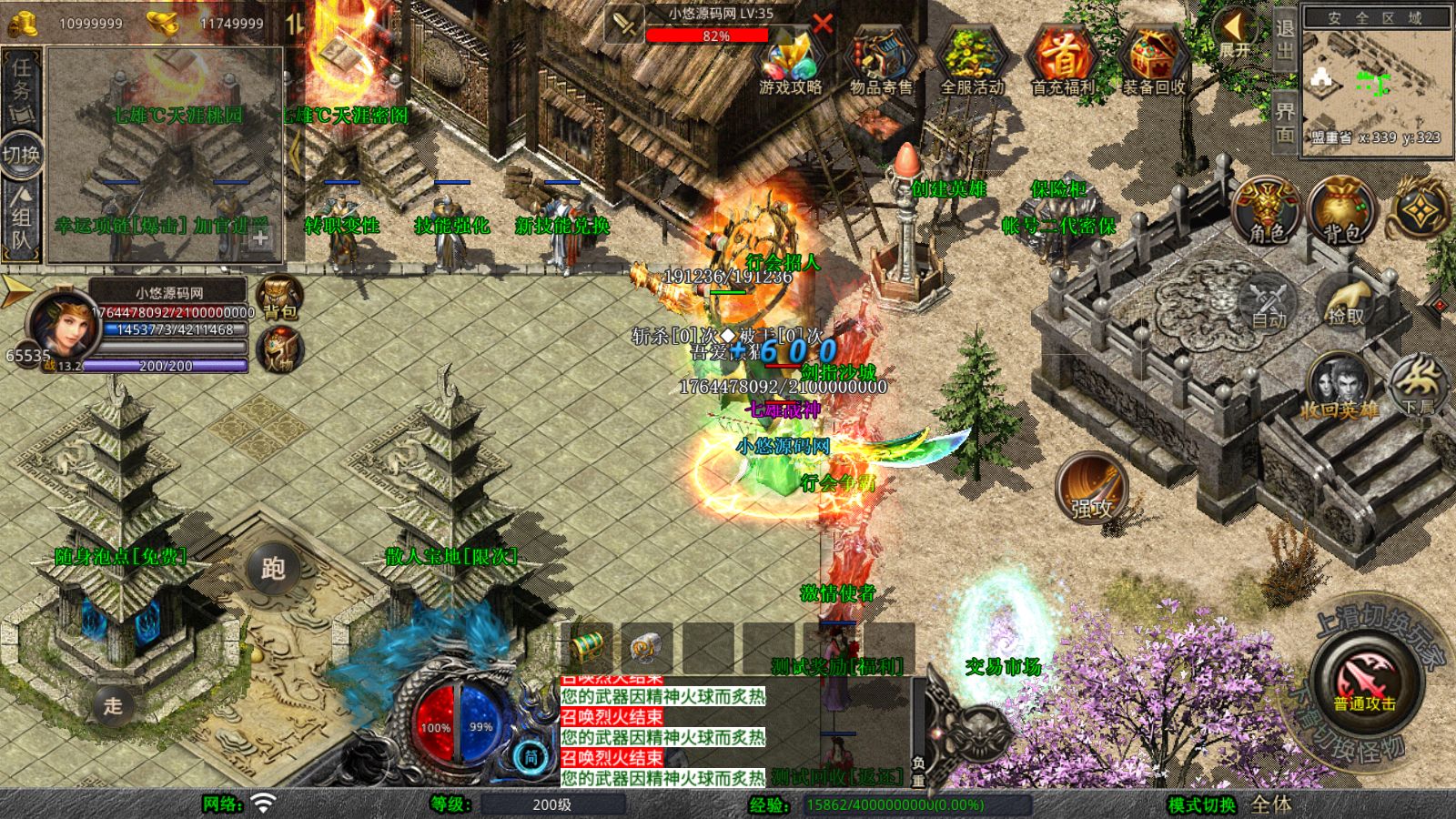1456x819 pixels.
Task: Open the 背包 bag button beside 角色
Action: pyautogui.click(x=1341, y=211)
